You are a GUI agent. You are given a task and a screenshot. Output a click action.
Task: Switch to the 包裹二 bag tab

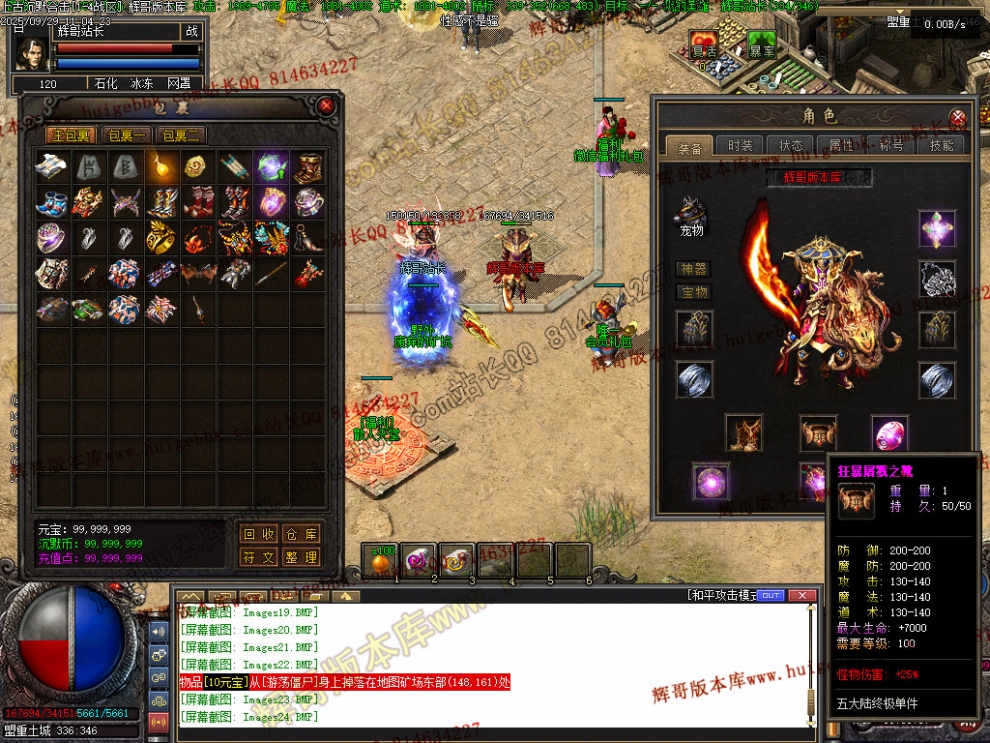(x=181, y=135)
